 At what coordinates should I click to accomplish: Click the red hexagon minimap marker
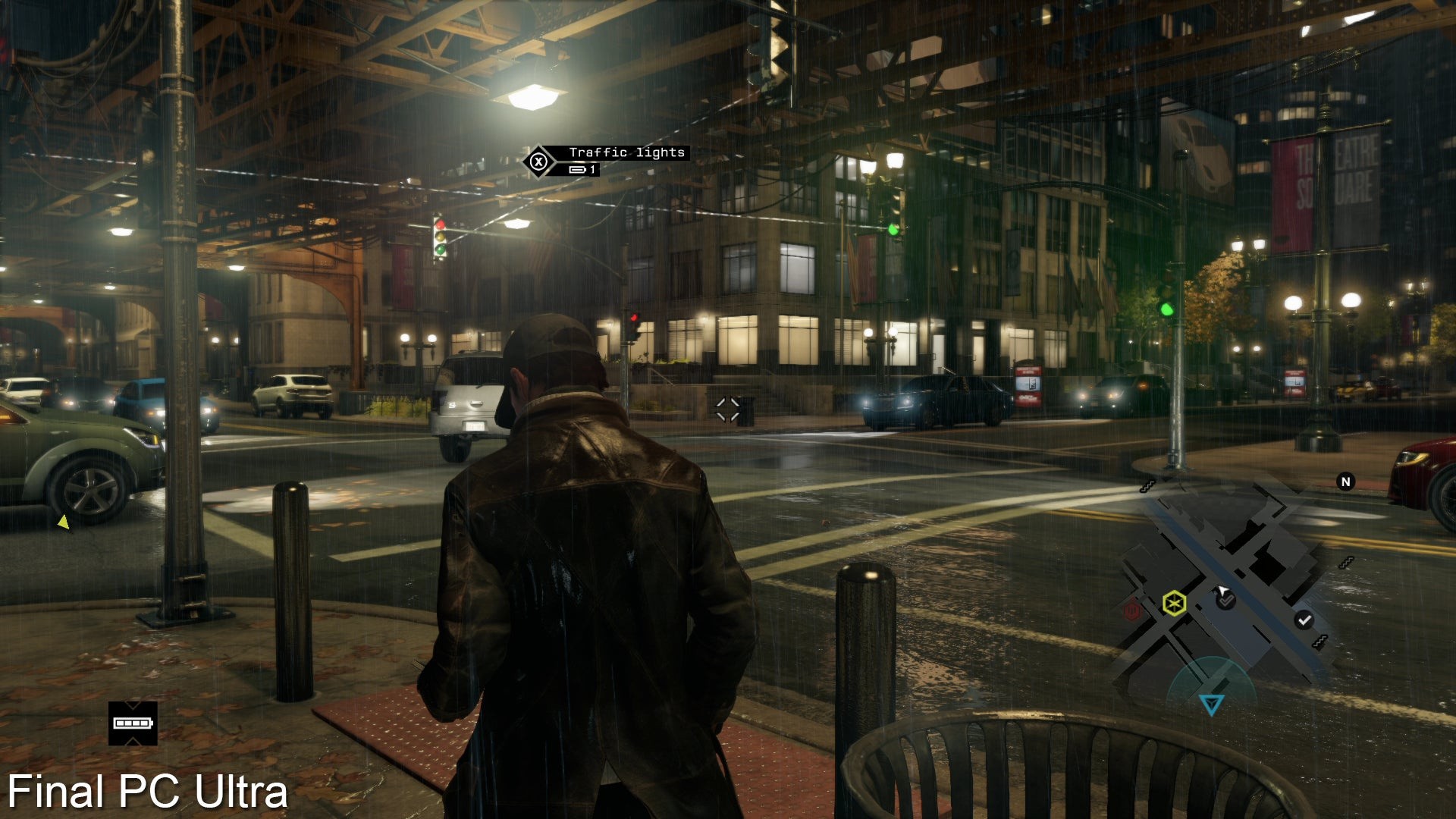pos(1132,609)
